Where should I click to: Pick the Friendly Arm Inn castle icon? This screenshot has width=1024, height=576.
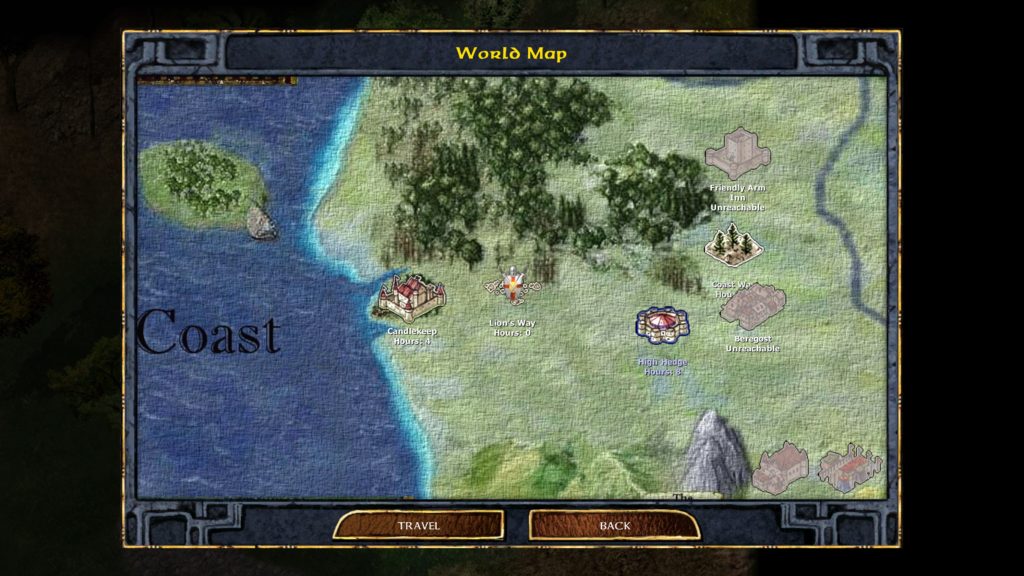pos(737,155)
